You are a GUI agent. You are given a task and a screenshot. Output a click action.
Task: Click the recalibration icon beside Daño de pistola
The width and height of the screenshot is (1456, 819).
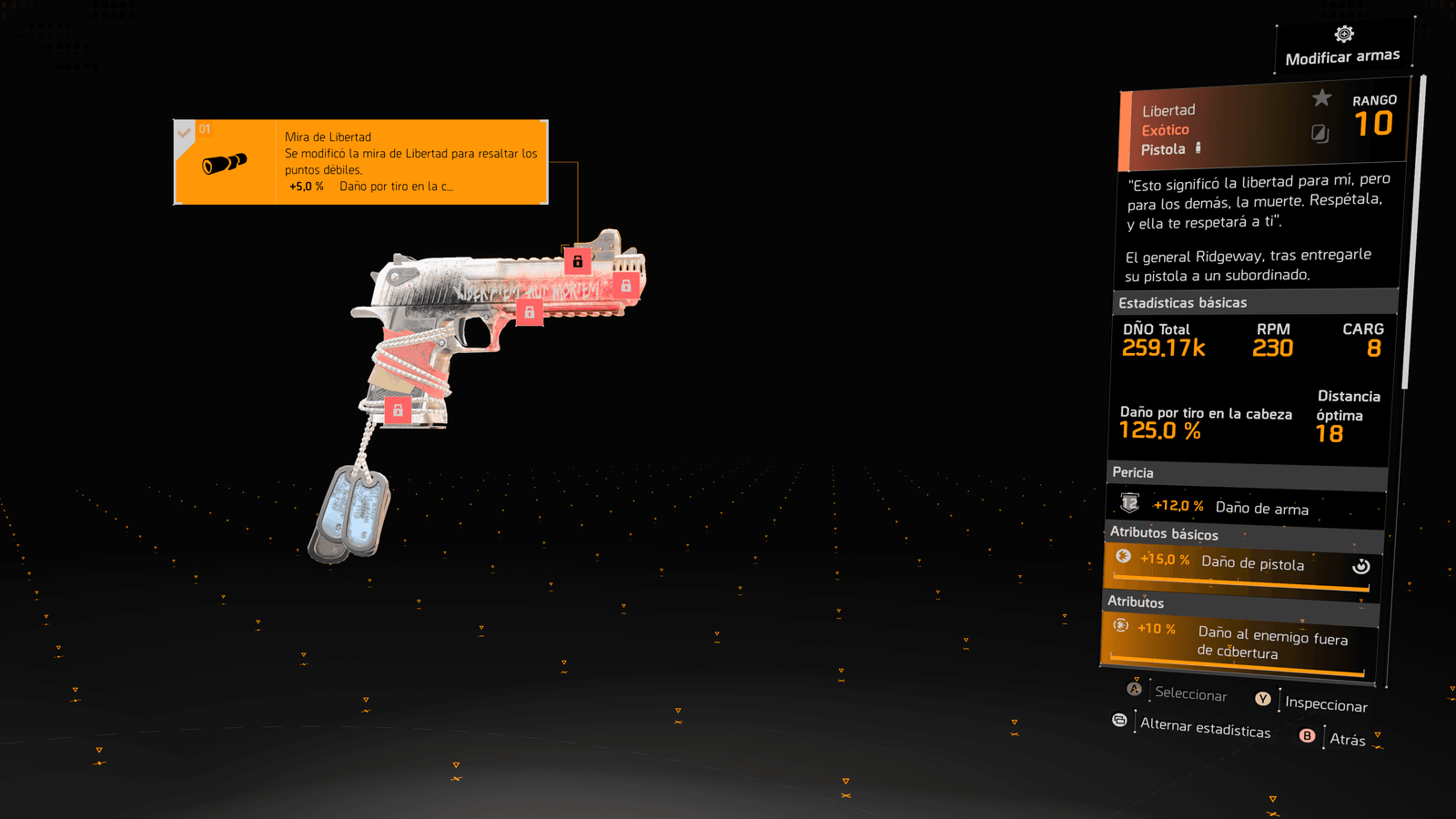pos(1360,566)
